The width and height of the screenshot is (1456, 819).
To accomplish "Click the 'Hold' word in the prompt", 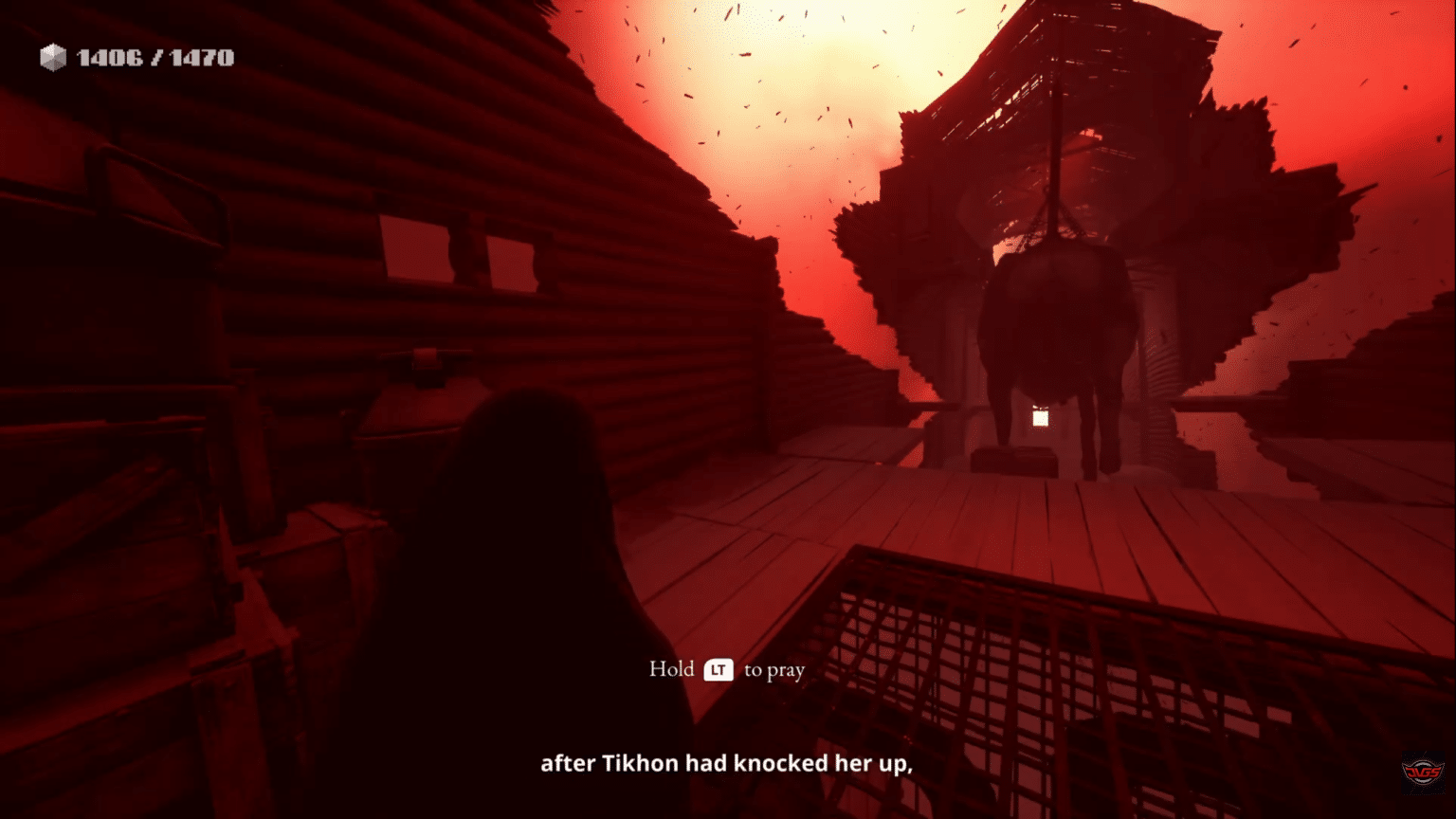I will (x=673, y=668).
